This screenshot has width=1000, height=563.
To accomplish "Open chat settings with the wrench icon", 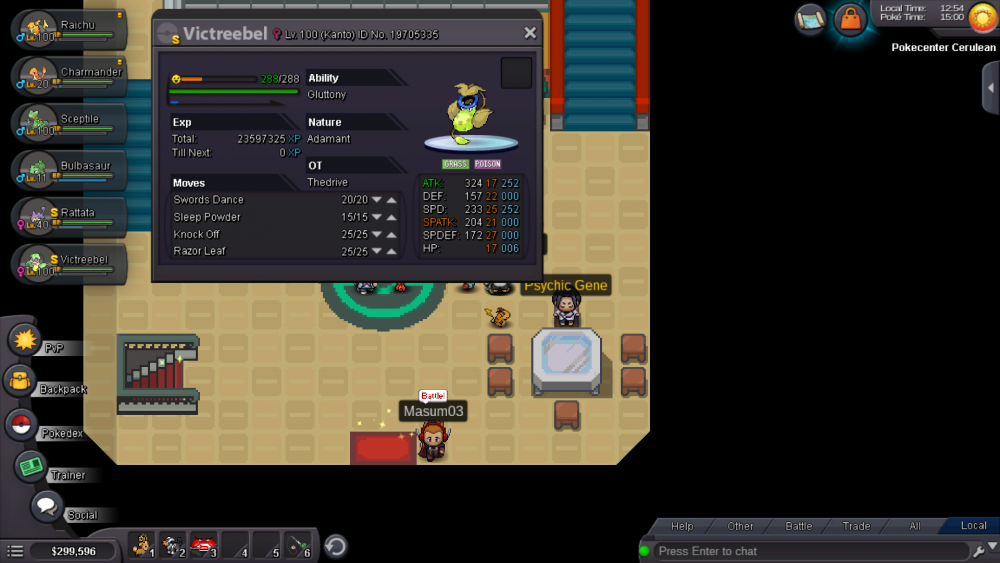I will (978, 551).
